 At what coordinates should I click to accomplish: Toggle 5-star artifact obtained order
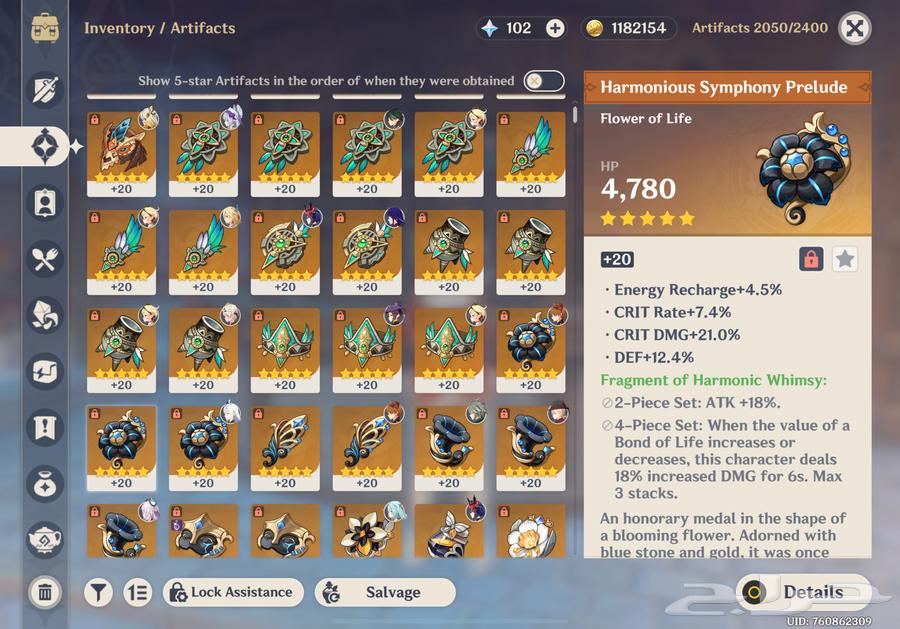tap(543, 81)
